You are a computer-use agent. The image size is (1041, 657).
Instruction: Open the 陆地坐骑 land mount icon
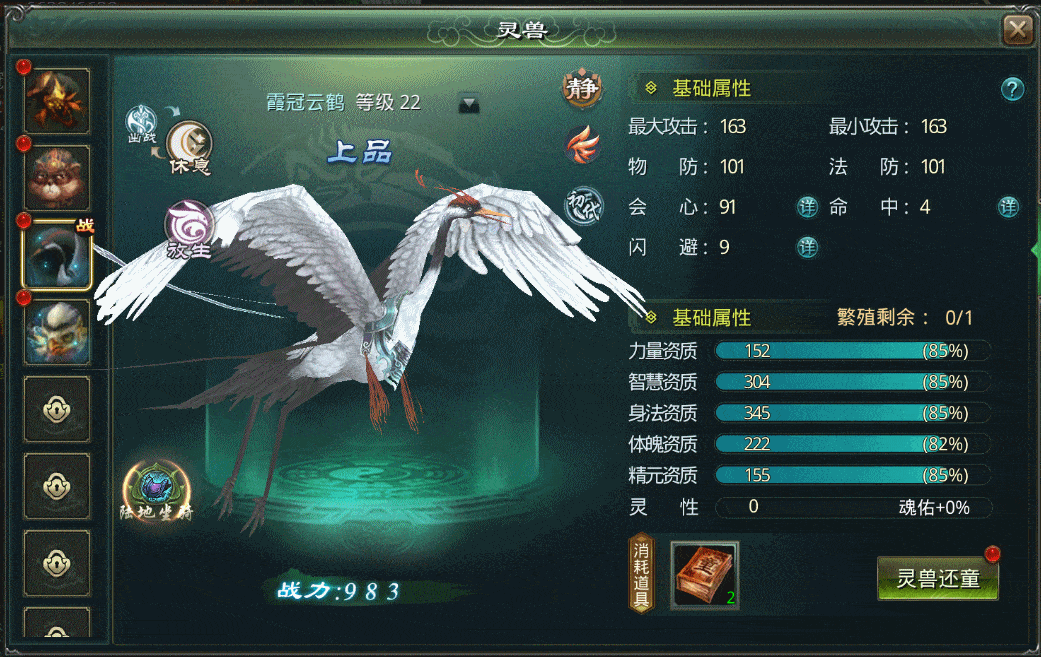click(157, 491)
